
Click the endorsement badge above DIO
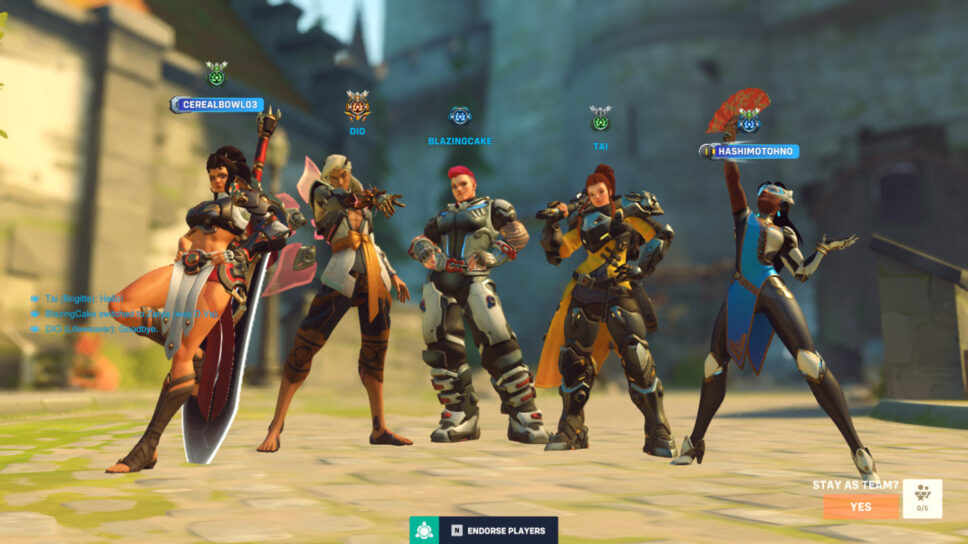(x=357, y=104)
